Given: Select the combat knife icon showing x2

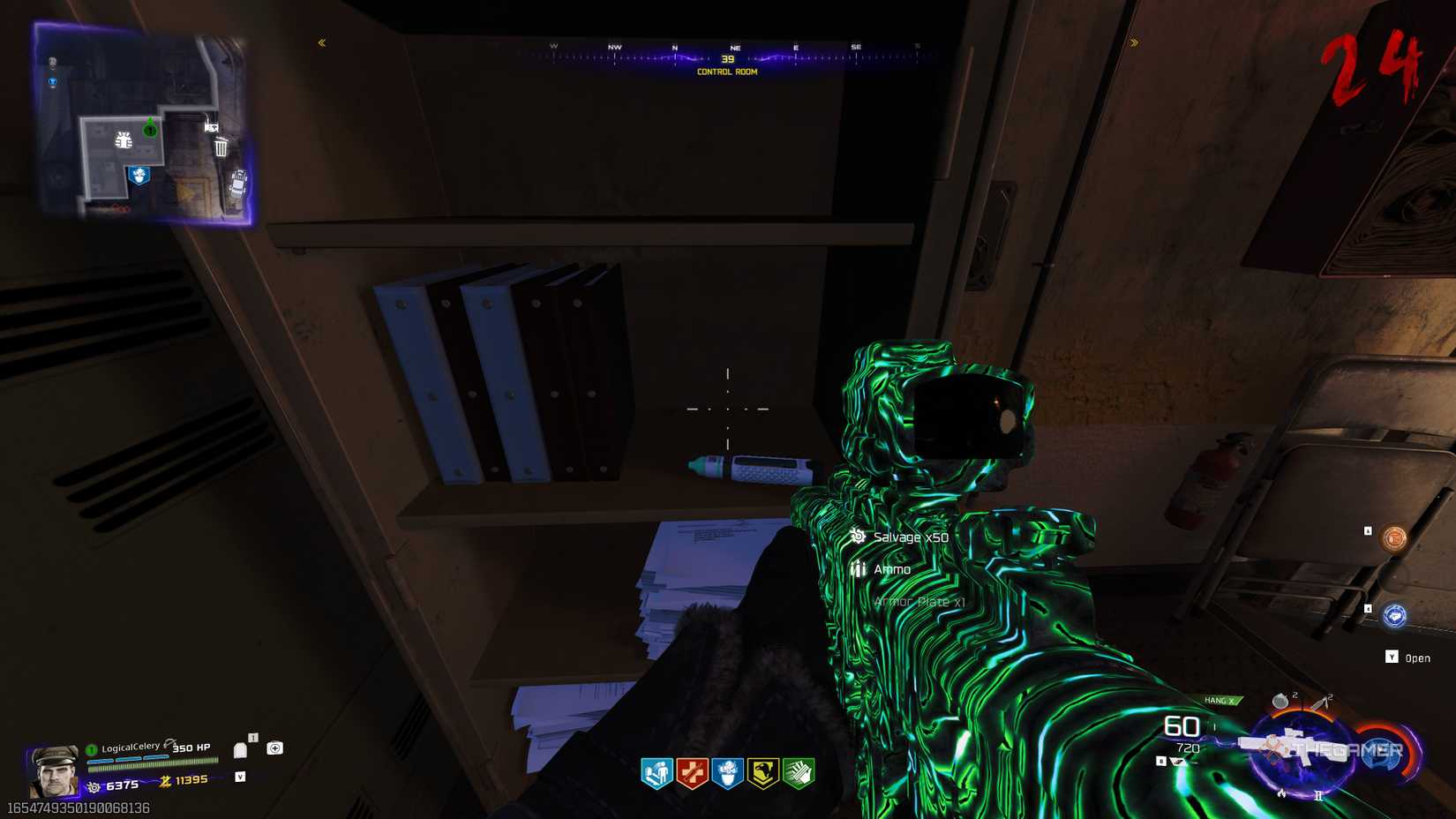Looking at the screenshot, I should click(1320, 702).
